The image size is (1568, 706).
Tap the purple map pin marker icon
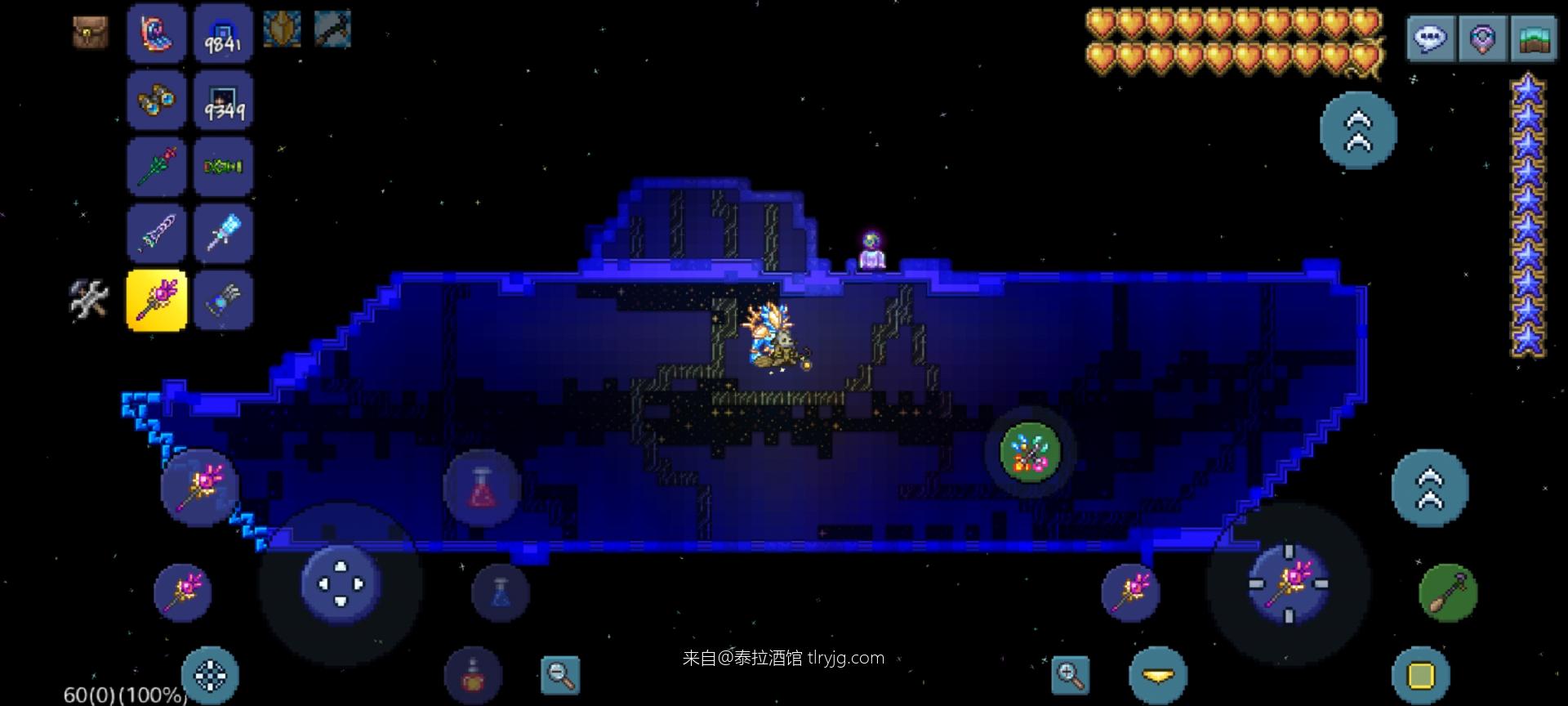pyautogui.click(x=1482, y=37)
